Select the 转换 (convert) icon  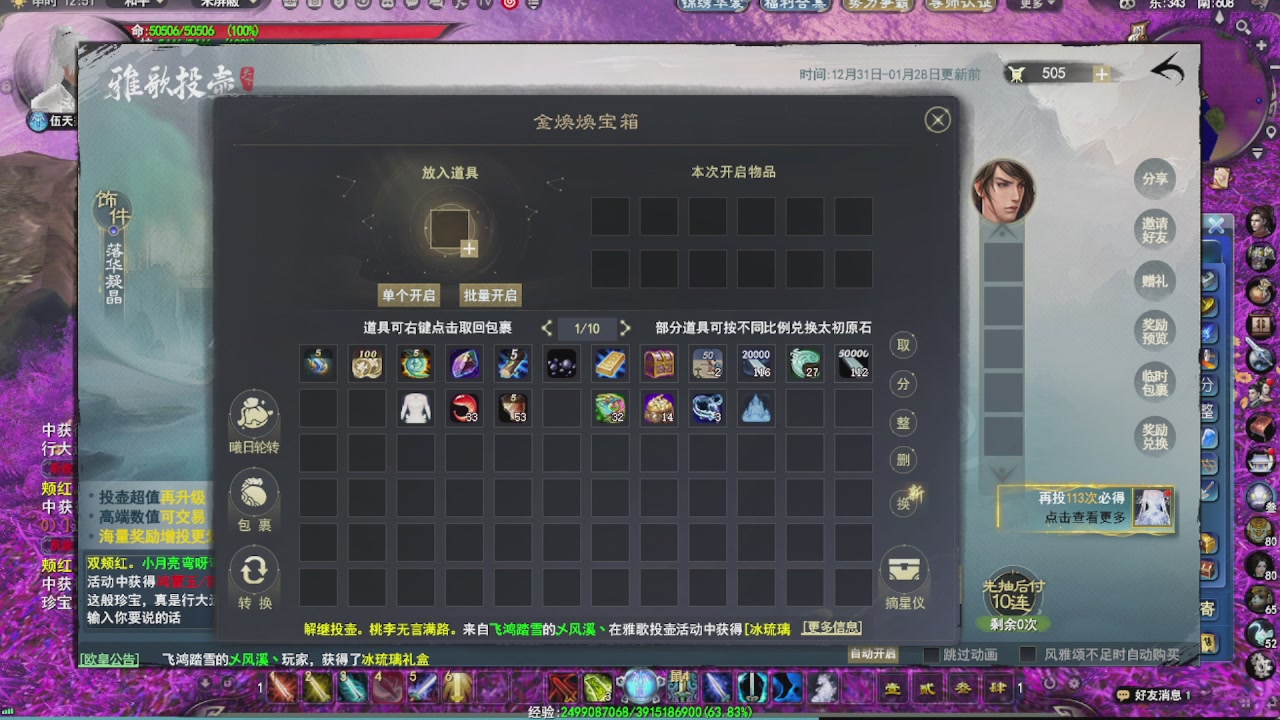coord(253,571)
